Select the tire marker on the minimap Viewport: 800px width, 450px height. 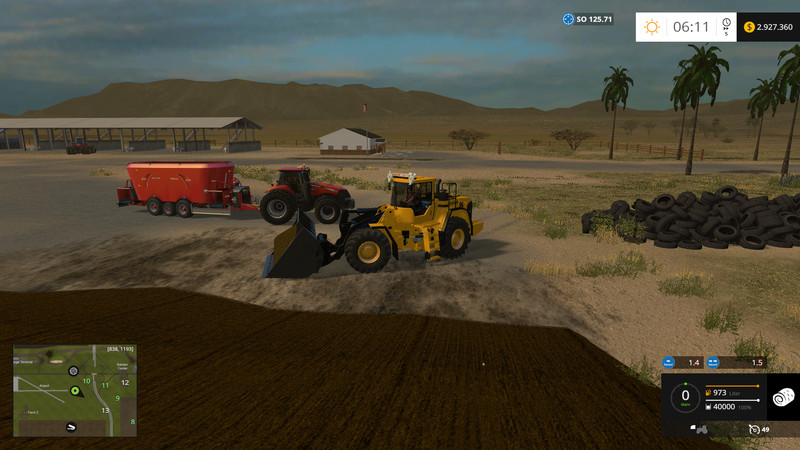pyautogui.click(x=73, y=371)
